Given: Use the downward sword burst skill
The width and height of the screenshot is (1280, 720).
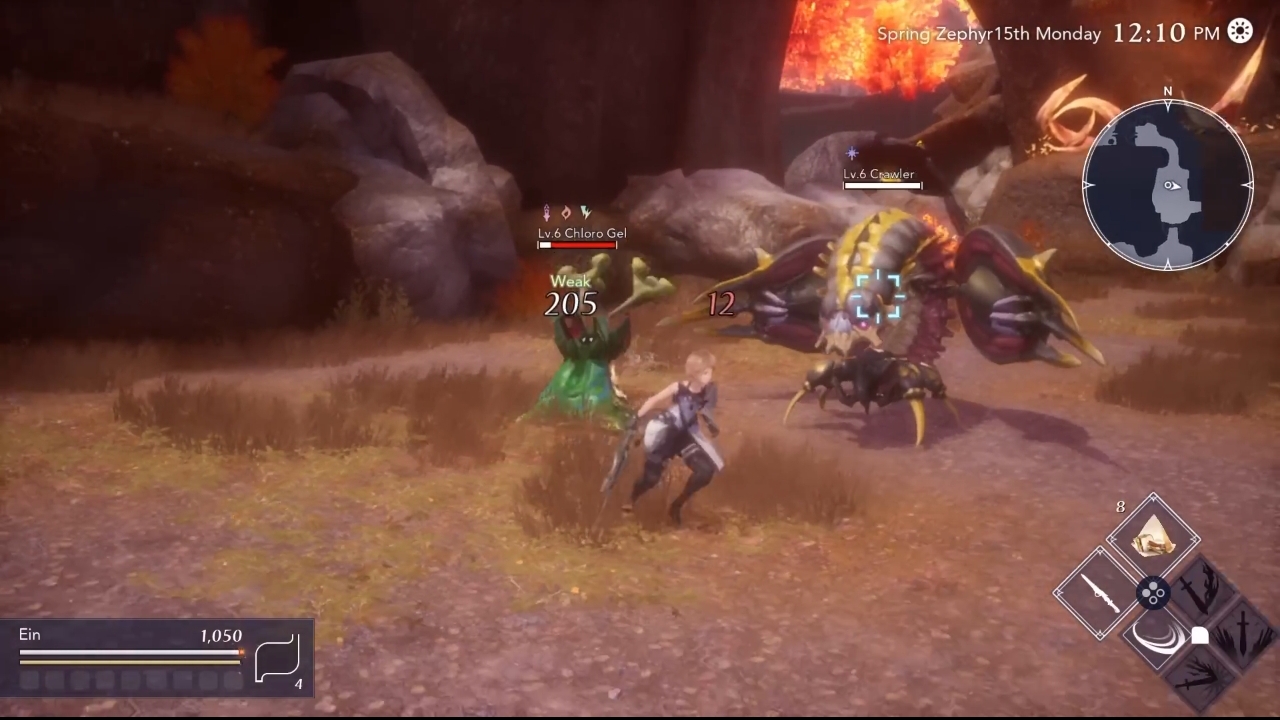Looking at the screenshot, I should pyautogui.click(x=1243, y=634).
